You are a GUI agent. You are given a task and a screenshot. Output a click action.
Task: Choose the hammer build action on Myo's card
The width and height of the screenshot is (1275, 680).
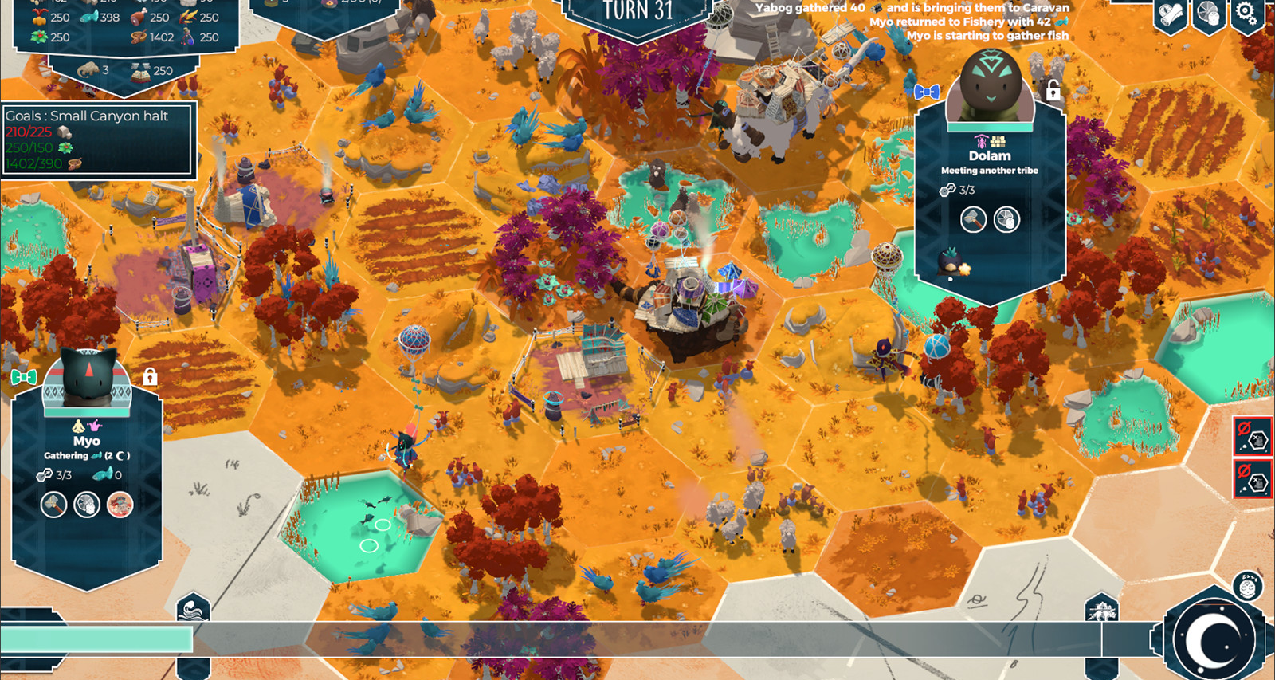point(54,504)
